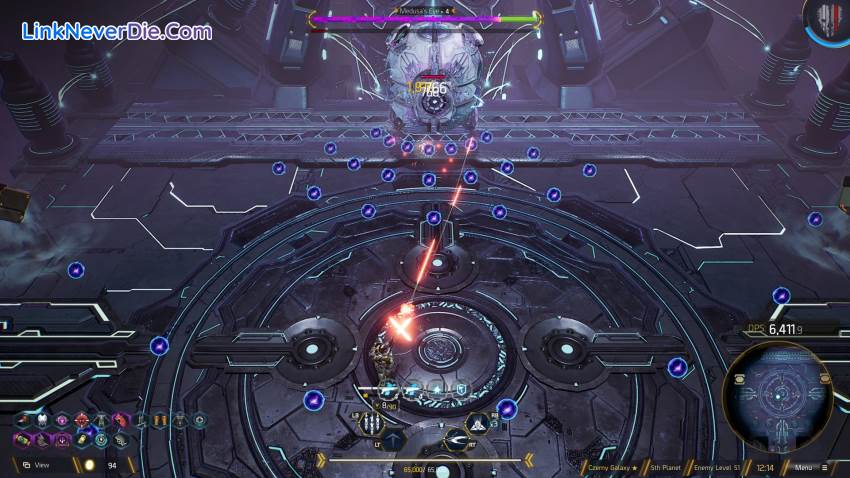Activate the starship summon ability icon
The height and width of the screenshot is (478, 850).
(x=478, y=424)
